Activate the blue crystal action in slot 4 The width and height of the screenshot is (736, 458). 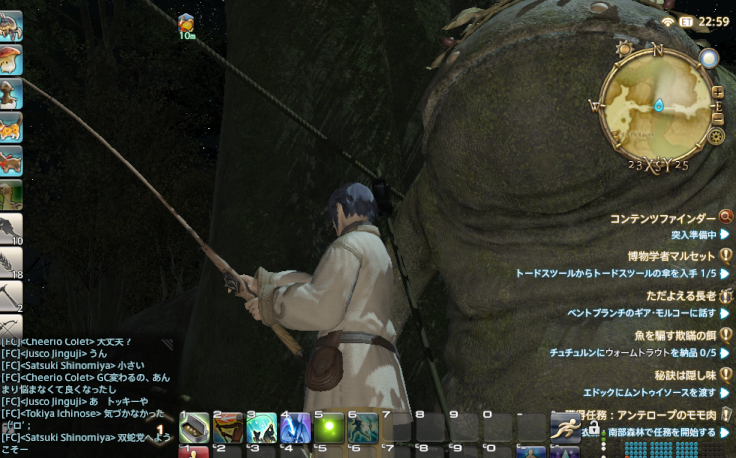[295, 428]
